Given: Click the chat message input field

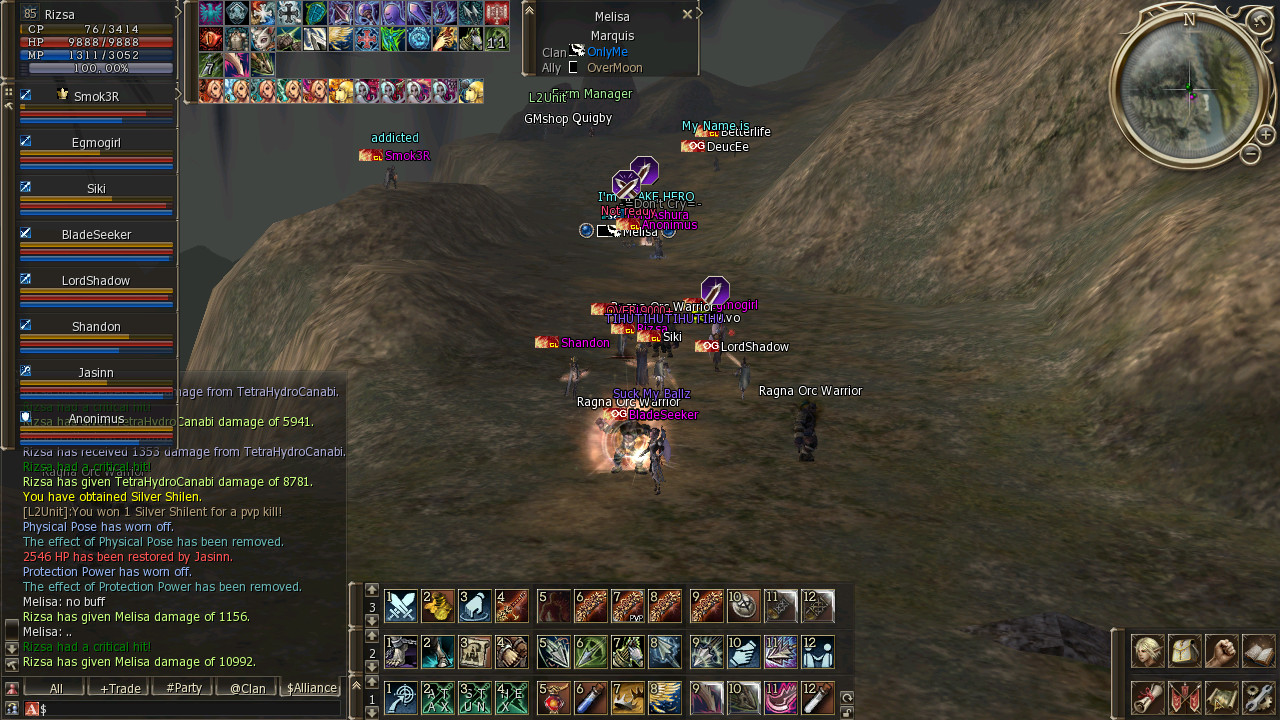Looking at the screenshot, I should click(190, 708).
